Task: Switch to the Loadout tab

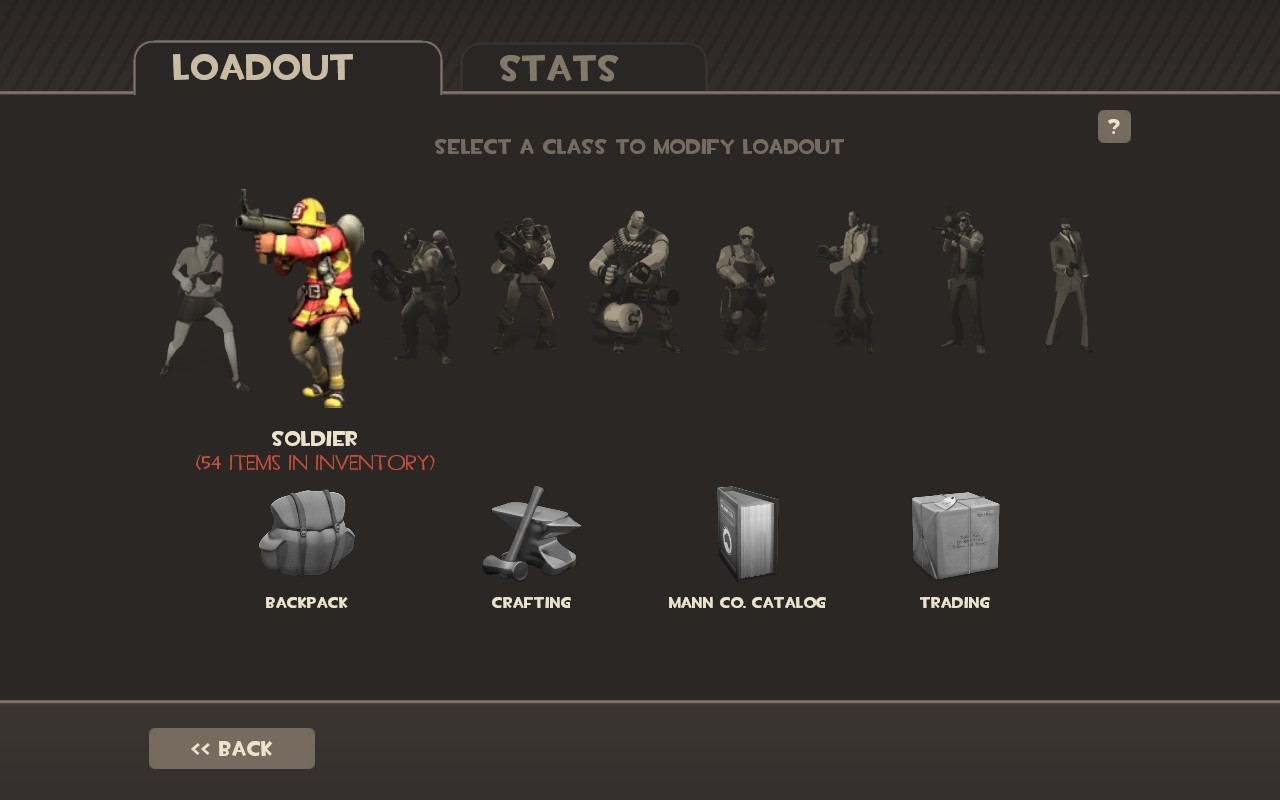Action: (262, 69)
